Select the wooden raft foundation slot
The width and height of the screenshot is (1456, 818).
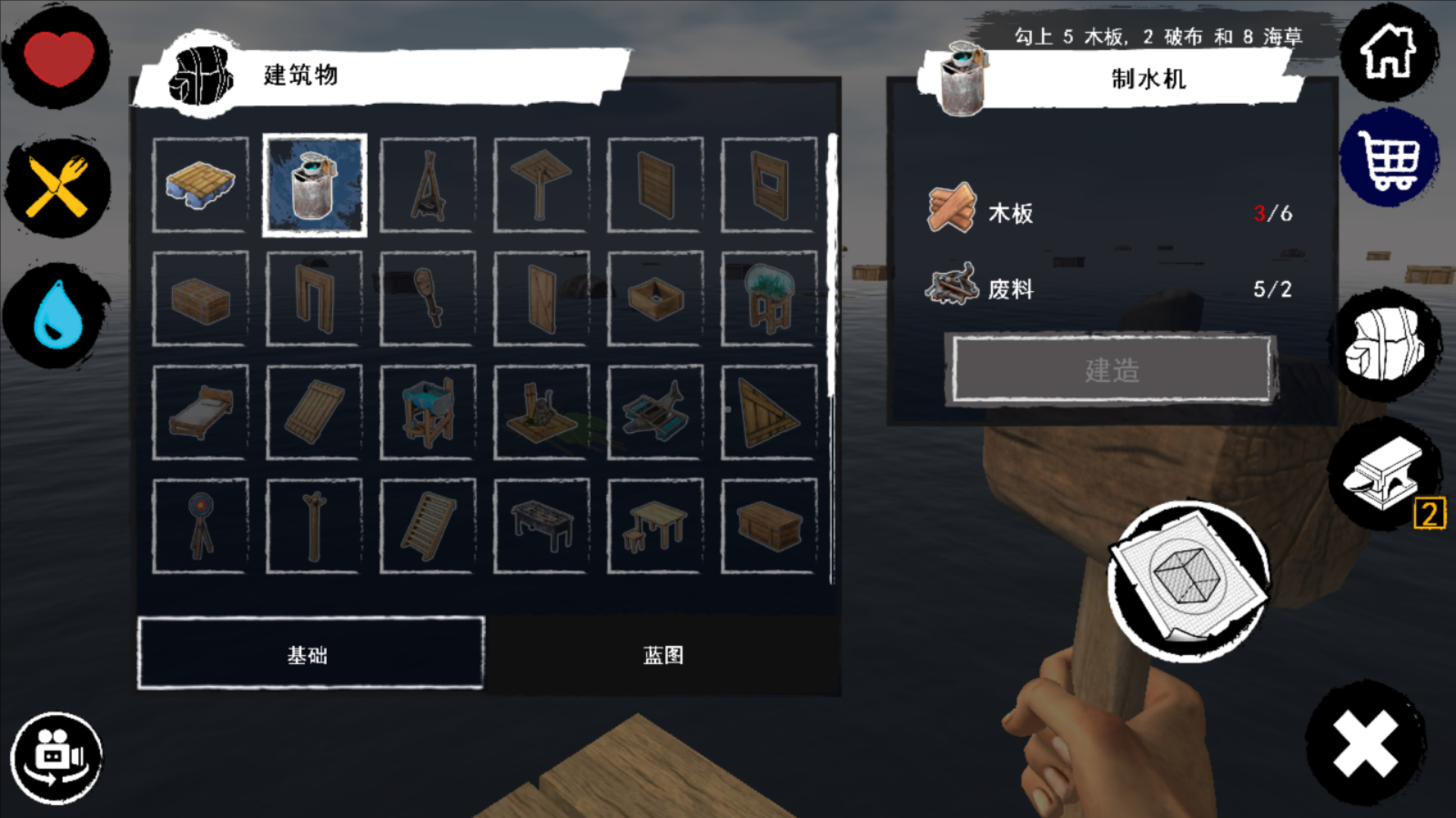point(200,185)
